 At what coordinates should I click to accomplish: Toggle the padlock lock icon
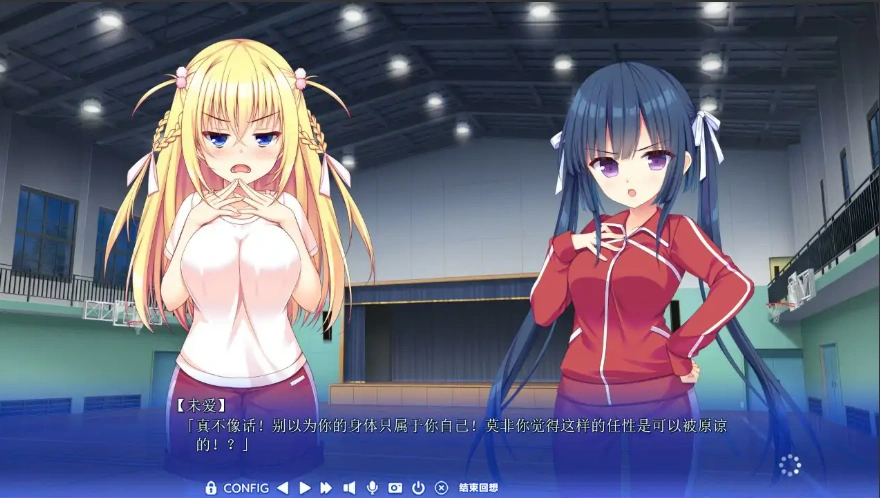click(210, 488)
